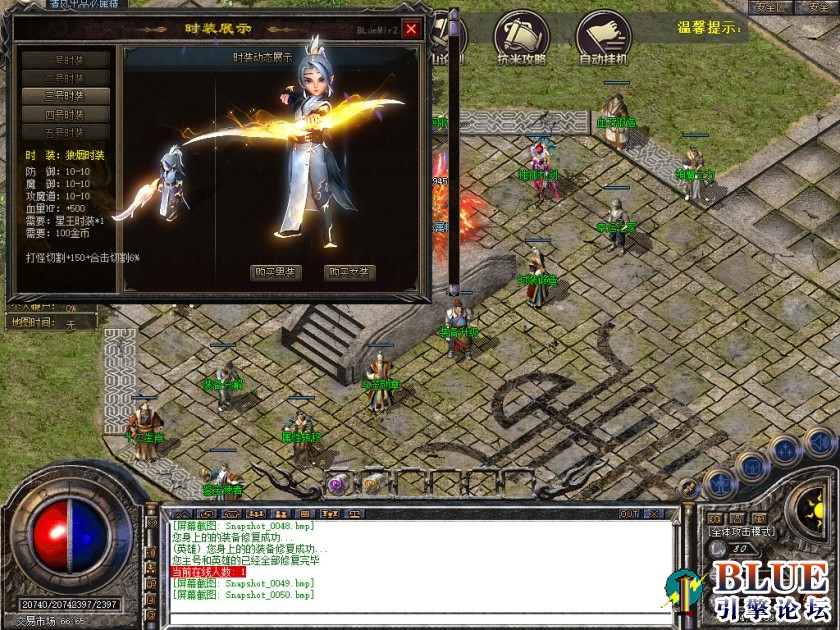Viewport: 840px width, 630px height.
Task: Switch to the 三号时装 costume
Action: click(65, 96)
